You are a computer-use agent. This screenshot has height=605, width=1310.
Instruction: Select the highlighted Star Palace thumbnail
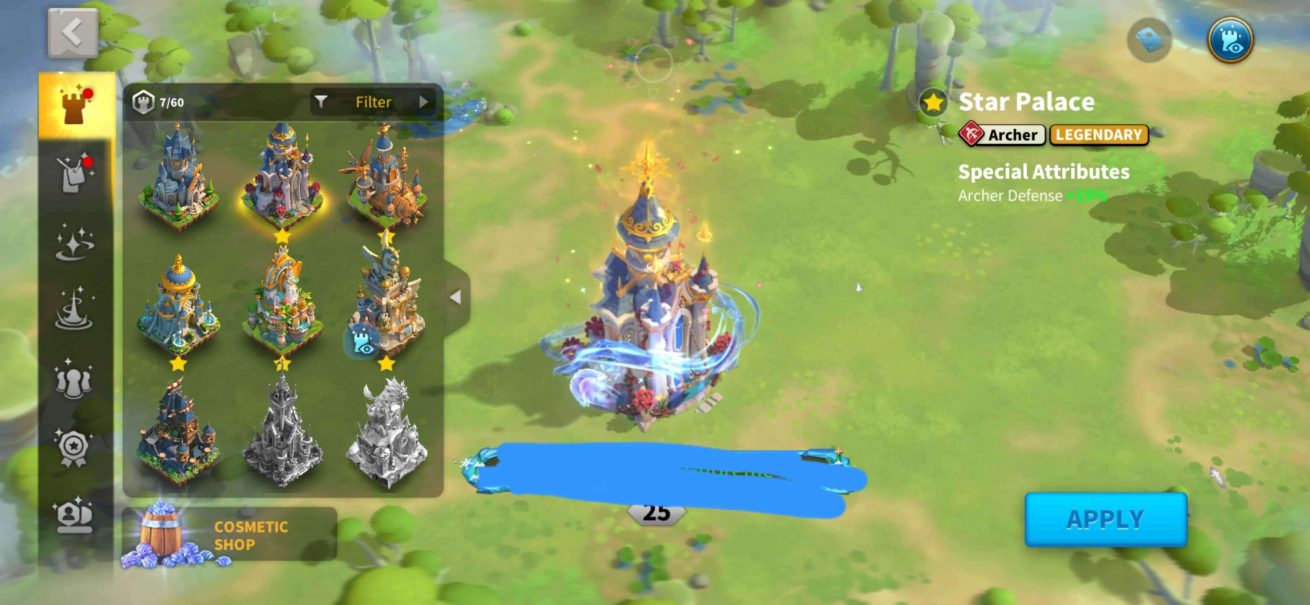pos(282,176)
